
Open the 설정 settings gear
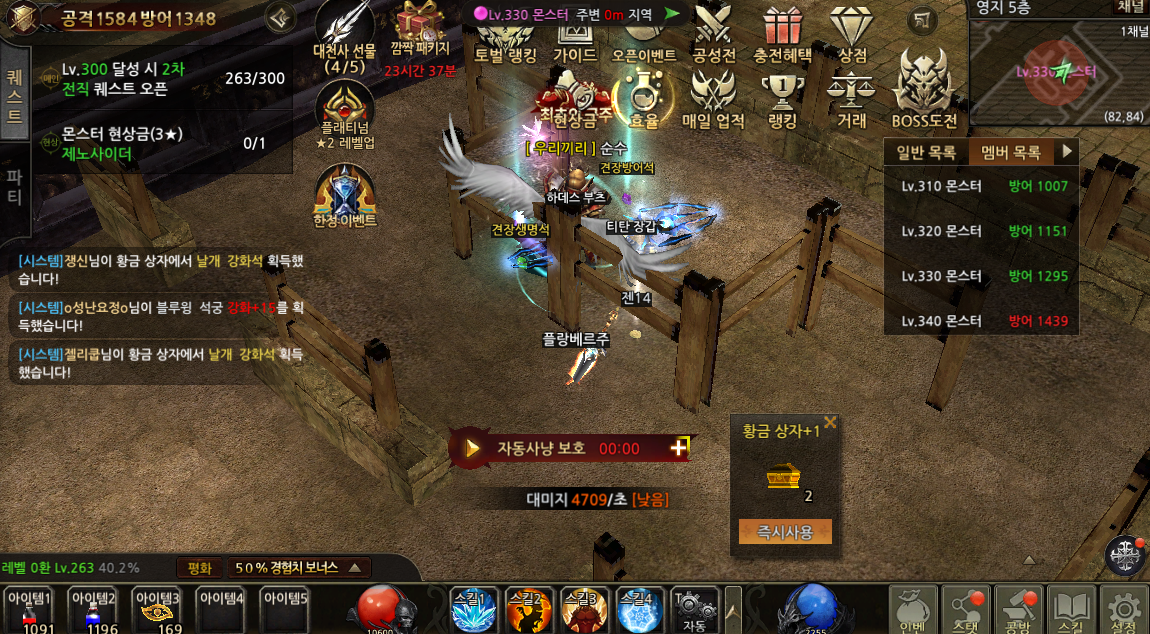[x=1124, y=609]
